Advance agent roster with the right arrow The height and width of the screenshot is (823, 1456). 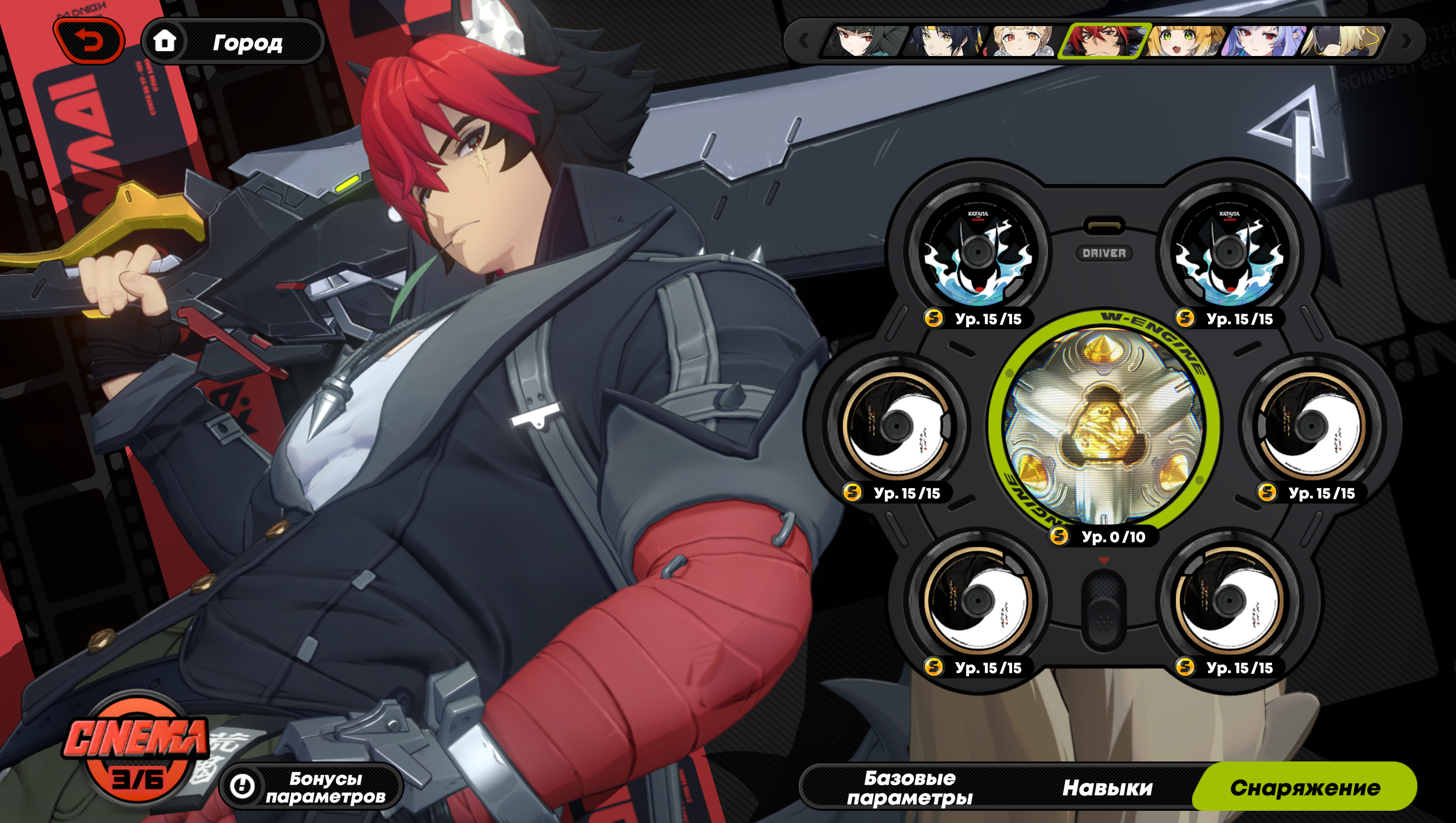point(1406,41)
